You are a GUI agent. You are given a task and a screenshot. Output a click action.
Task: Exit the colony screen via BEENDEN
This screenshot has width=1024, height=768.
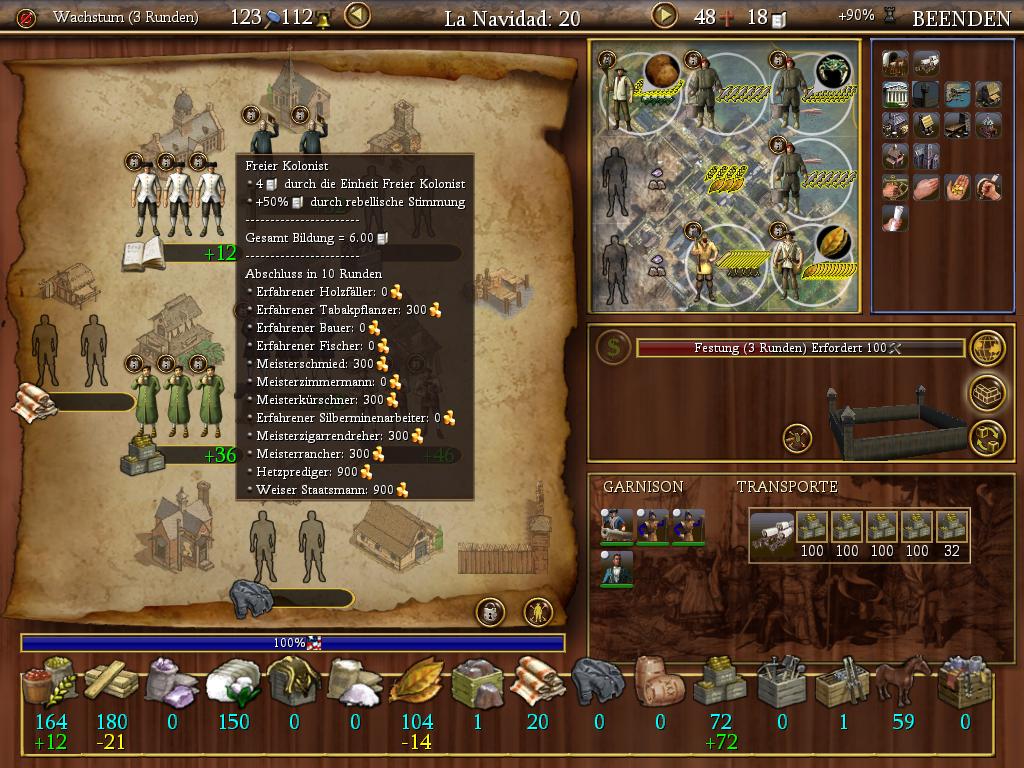tap(961, 17)
